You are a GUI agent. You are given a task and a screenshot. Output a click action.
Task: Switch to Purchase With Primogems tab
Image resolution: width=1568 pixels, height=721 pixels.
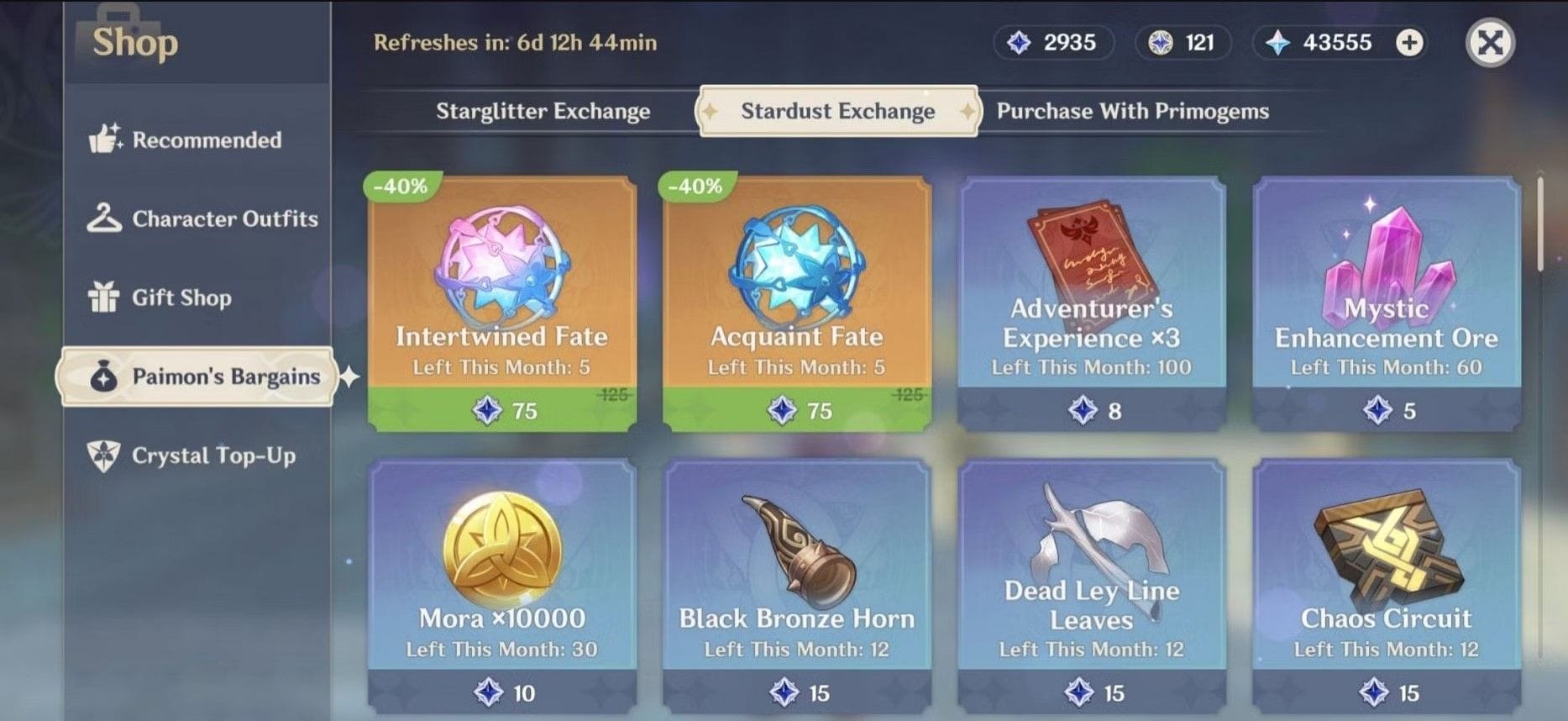[x=1132, y=111]
